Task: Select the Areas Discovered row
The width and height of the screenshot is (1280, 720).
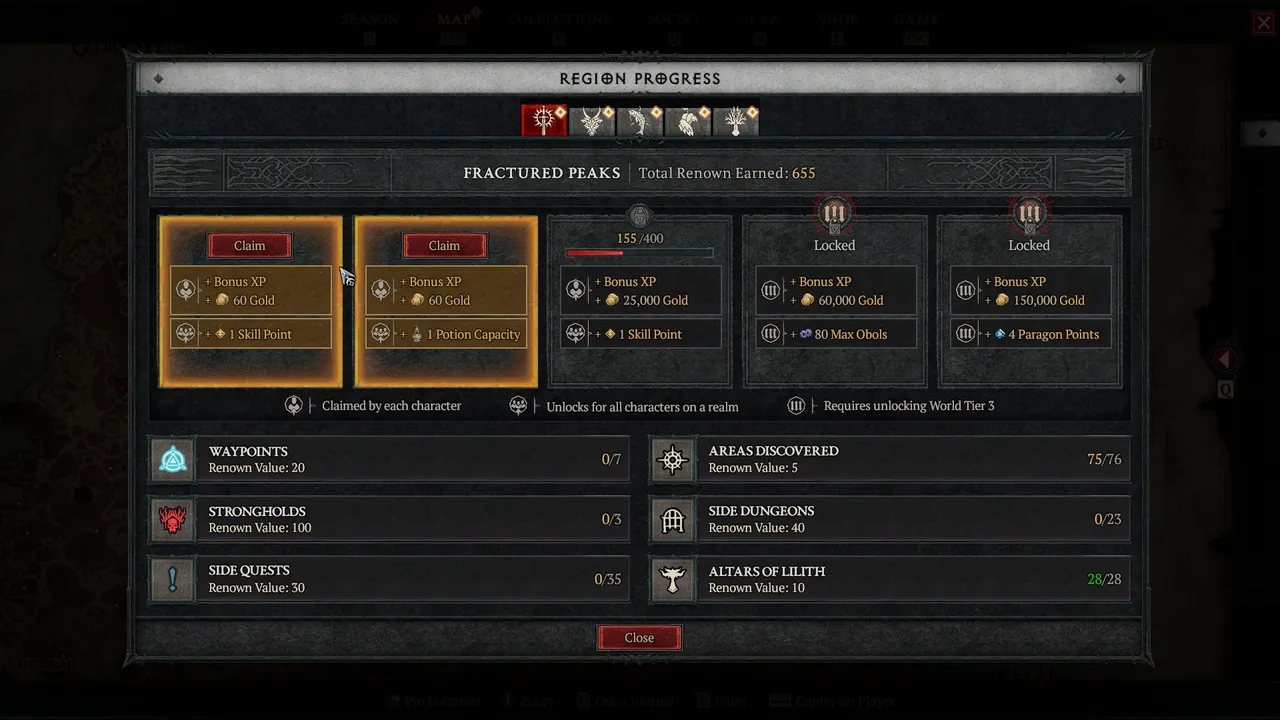Action: (889, 459)
